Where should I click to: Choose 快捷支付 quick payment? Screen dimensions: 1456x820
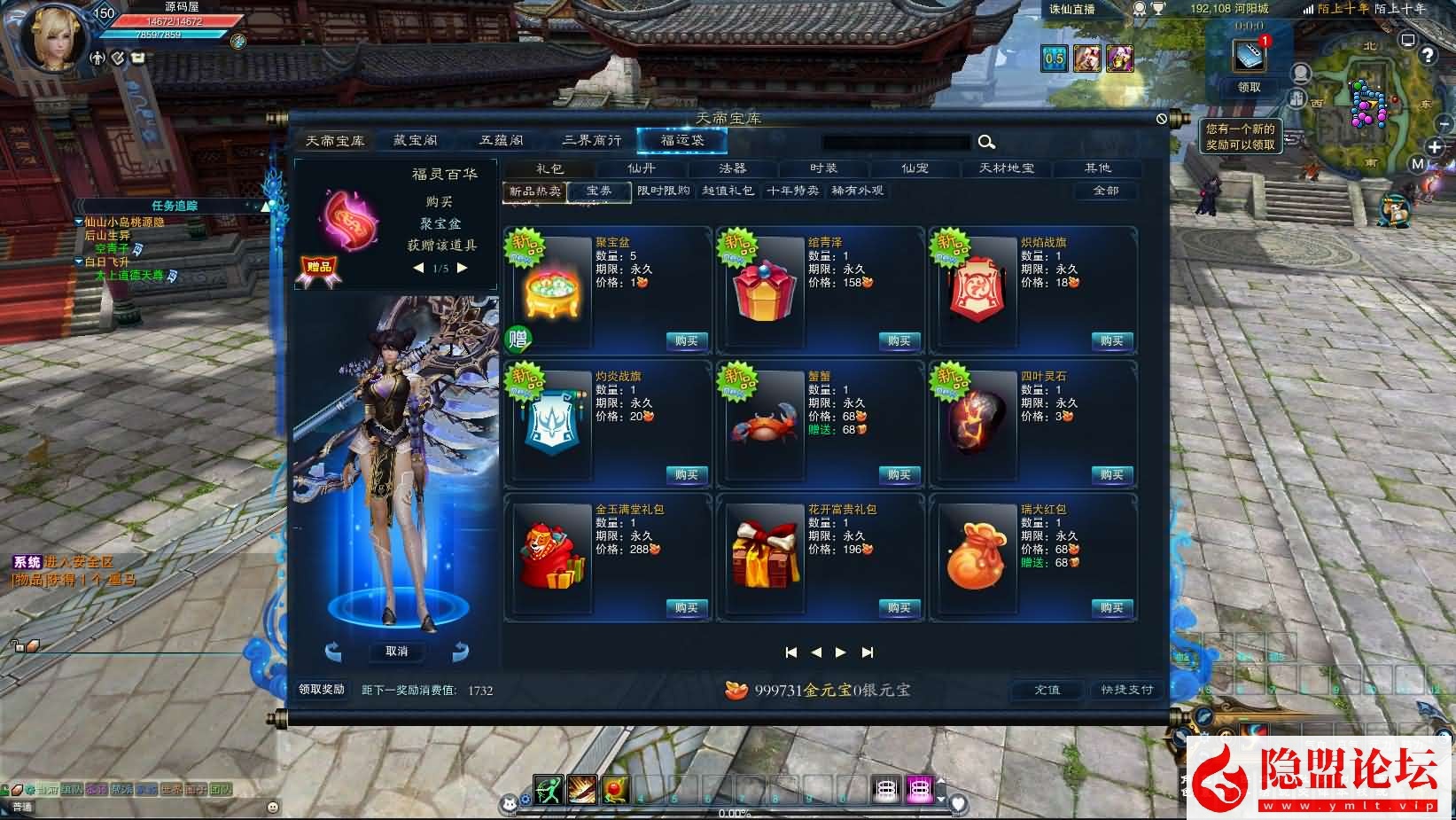coord(1126,690)
